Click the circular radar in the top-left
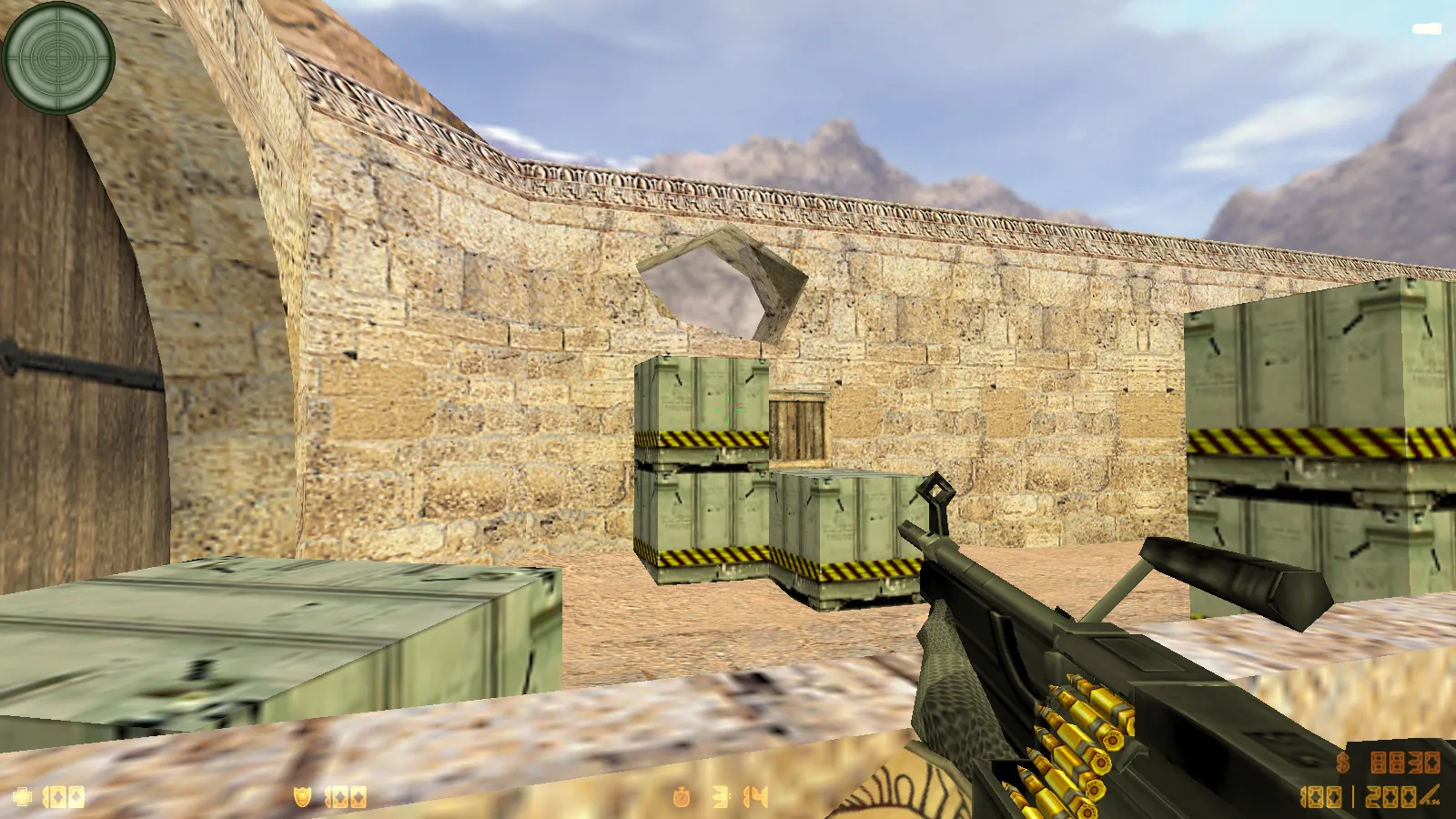This screenshot has height=819, width=1456. [x=59, y=59]
